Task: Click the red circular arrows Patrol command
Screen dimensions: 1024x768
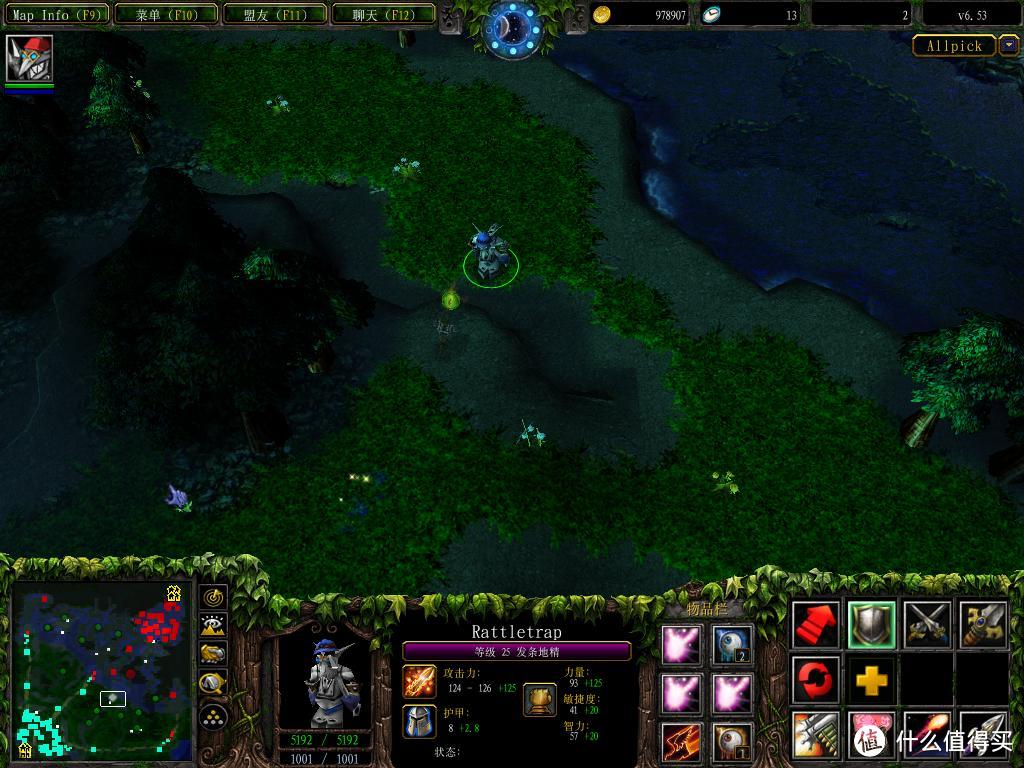Action: 816,681
